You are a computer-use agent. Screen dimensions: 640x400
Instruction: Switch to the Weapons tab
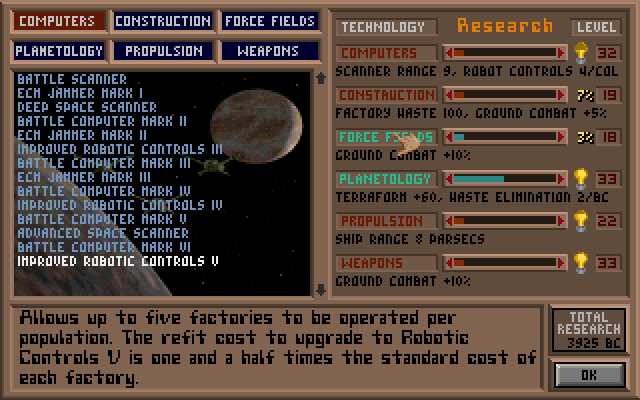click(270, 50)
